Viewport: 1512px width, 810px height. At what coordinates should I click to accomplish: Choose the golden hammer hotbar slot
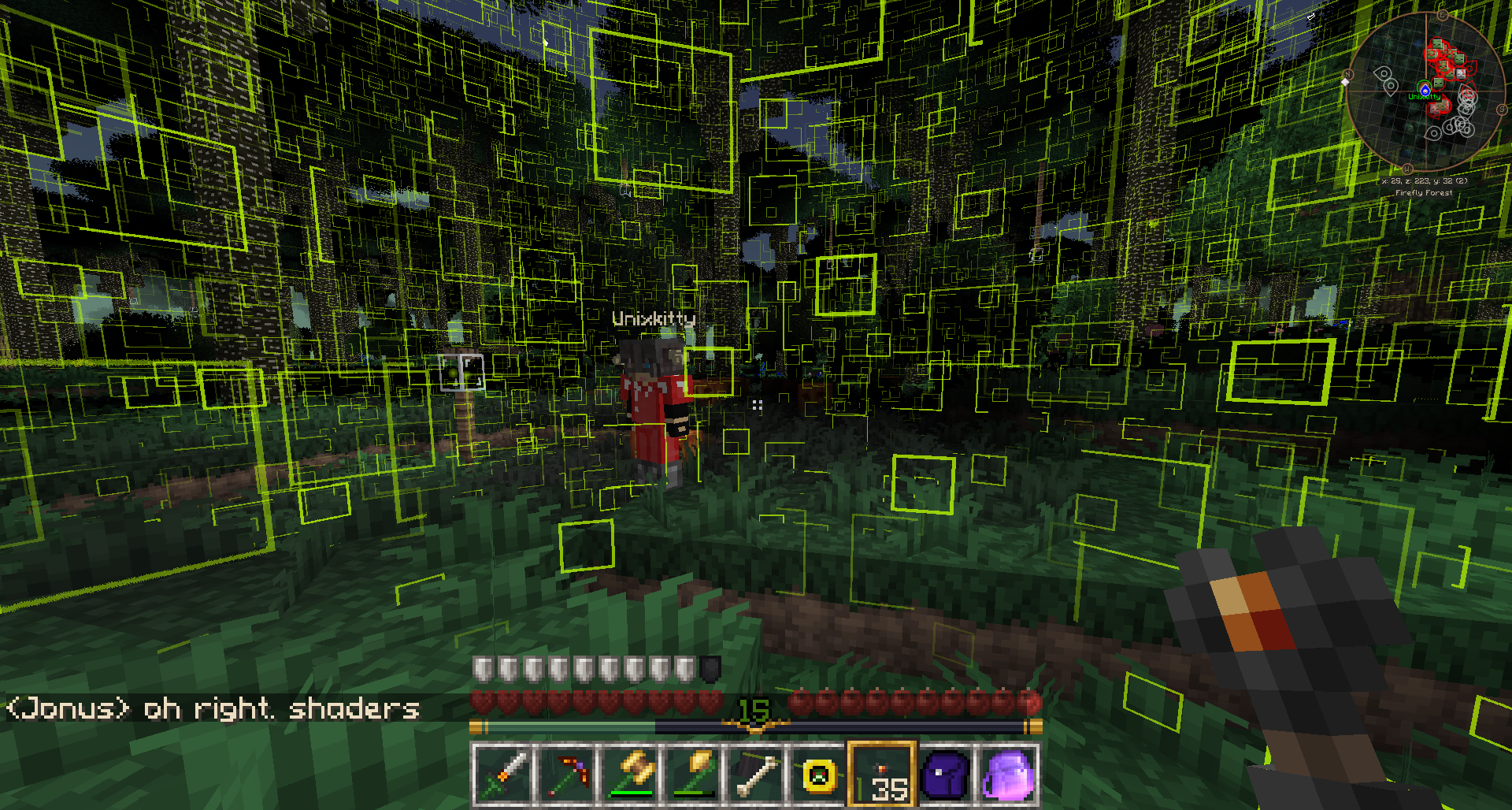(630, 775)
